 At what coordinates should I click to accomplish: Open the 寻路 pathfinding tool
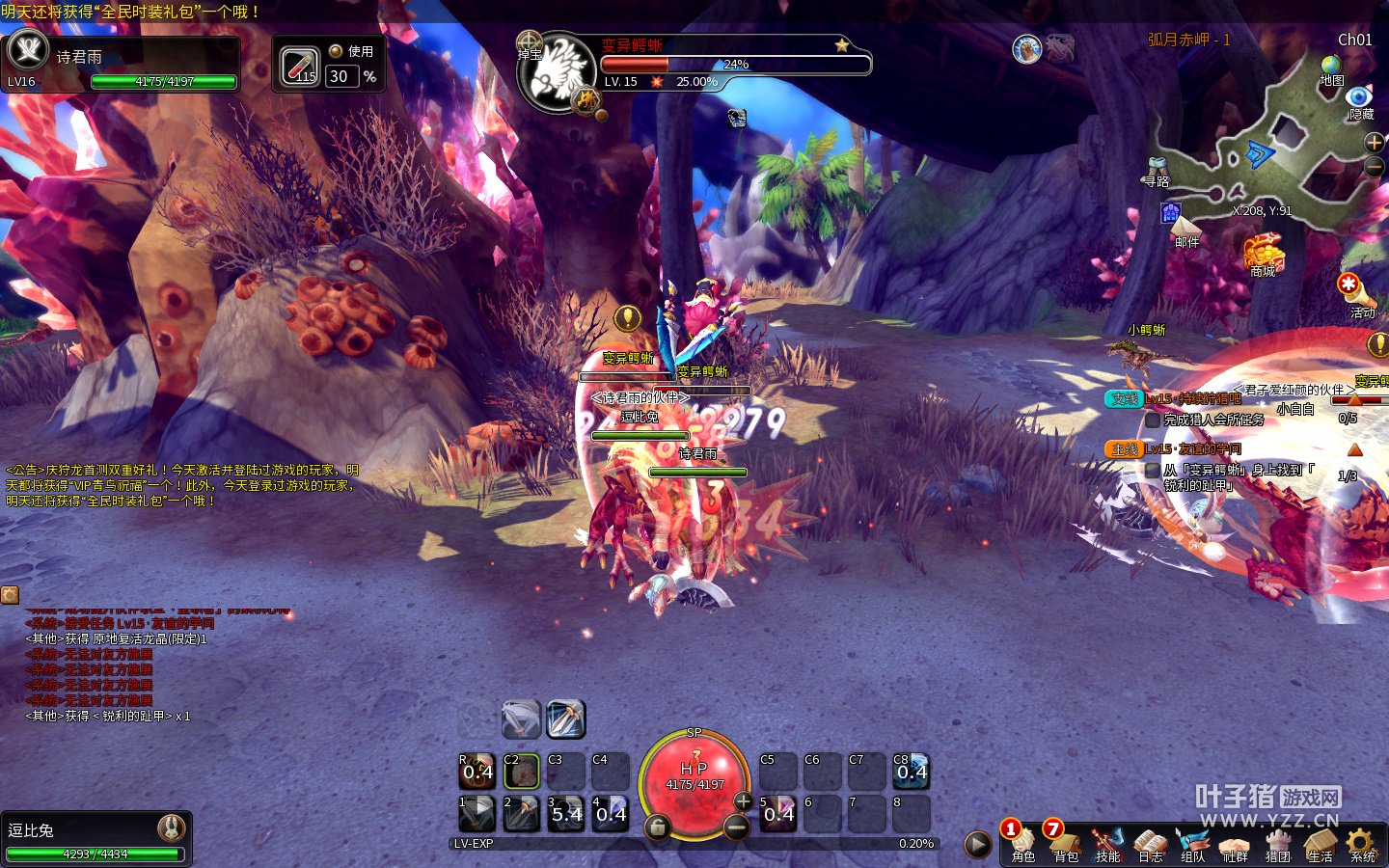pyautogui.click(x=1157, y=170)
